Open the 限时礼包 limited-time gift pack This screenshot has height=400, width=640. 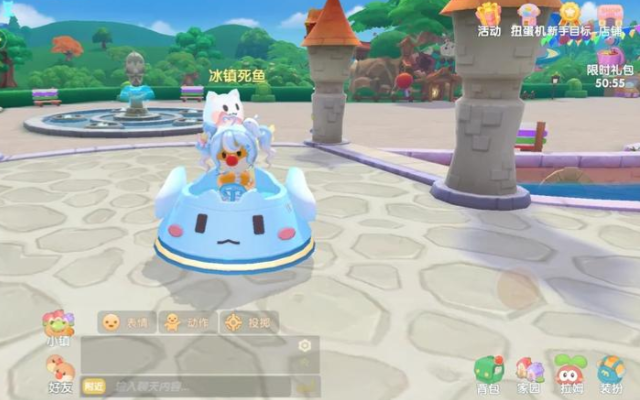tap(610, 59)
